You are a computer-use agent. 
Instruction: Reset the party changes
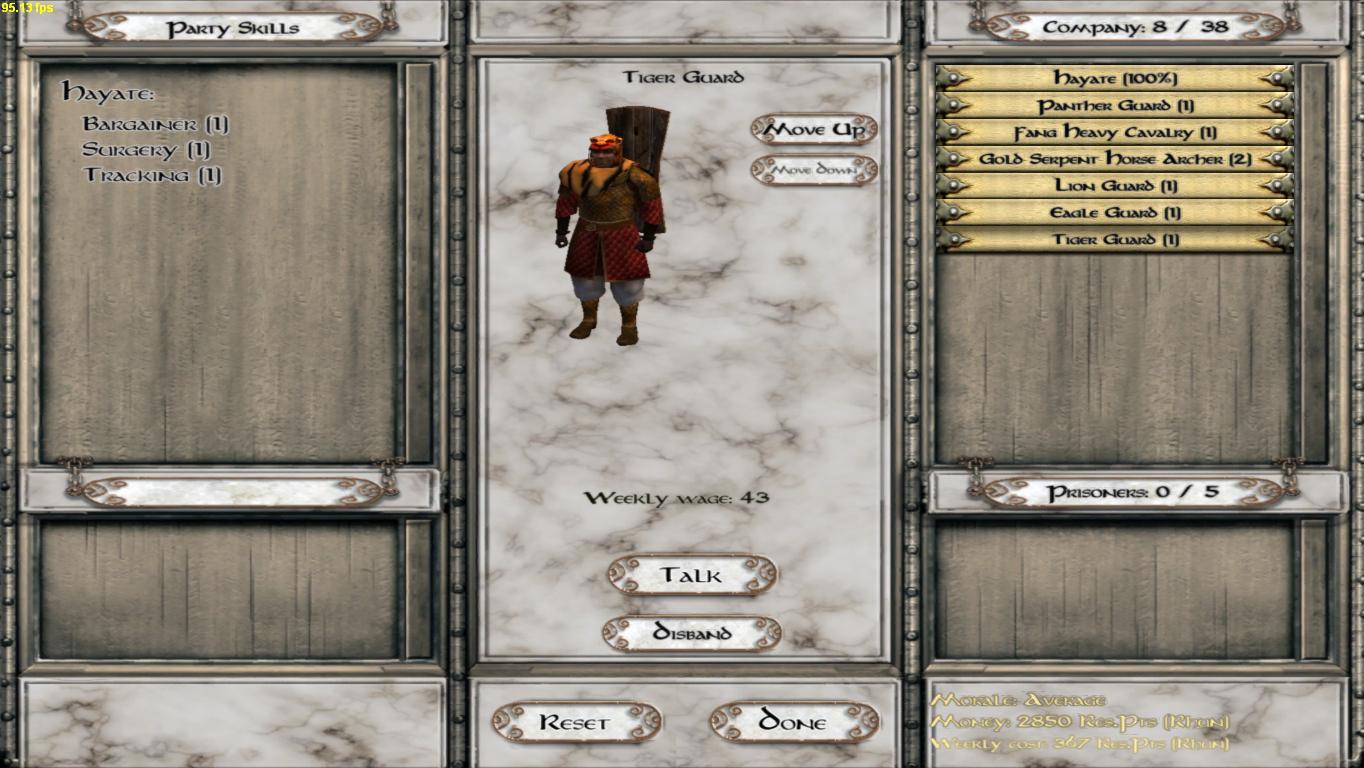pos(576,722)
